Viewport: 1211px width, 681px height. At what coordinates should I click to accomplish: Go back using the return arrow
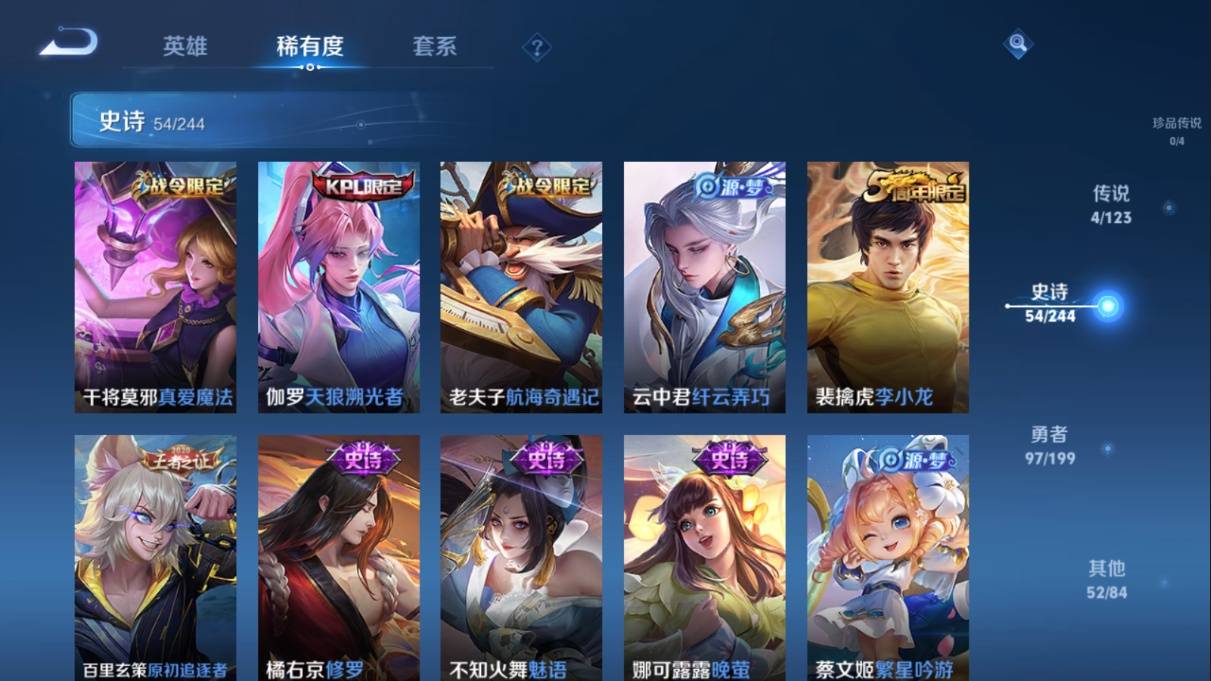point(69,43)
